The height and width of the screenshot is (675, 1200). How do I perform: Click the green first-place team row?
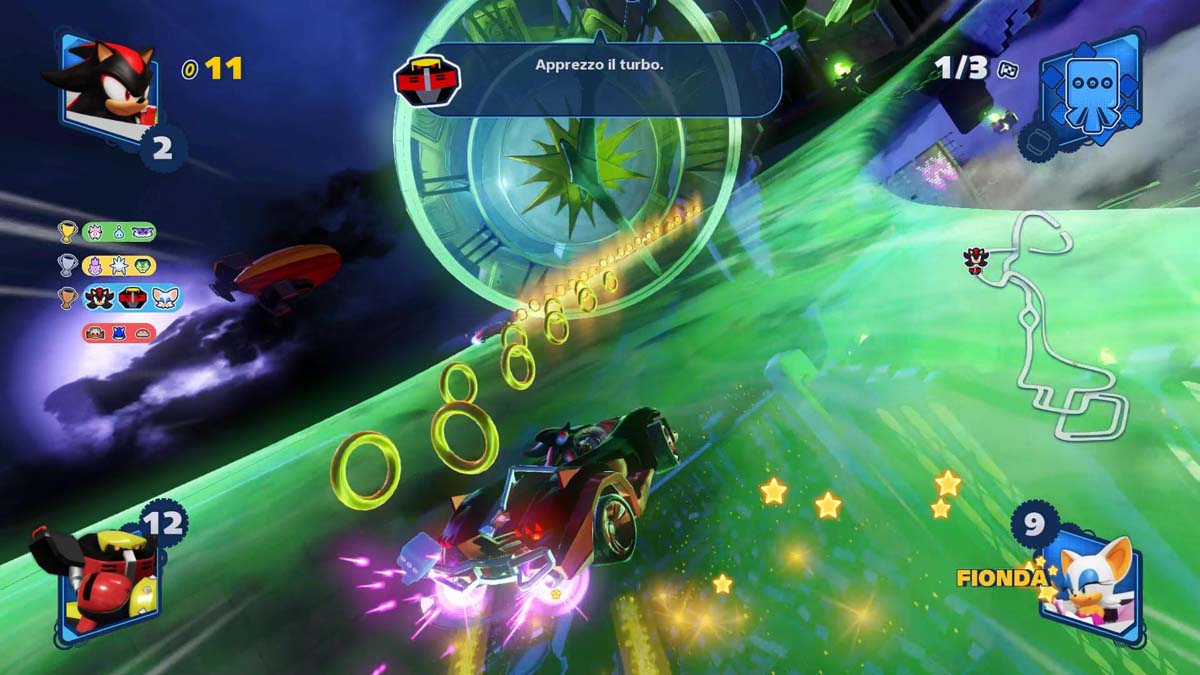tap(119, 232)
